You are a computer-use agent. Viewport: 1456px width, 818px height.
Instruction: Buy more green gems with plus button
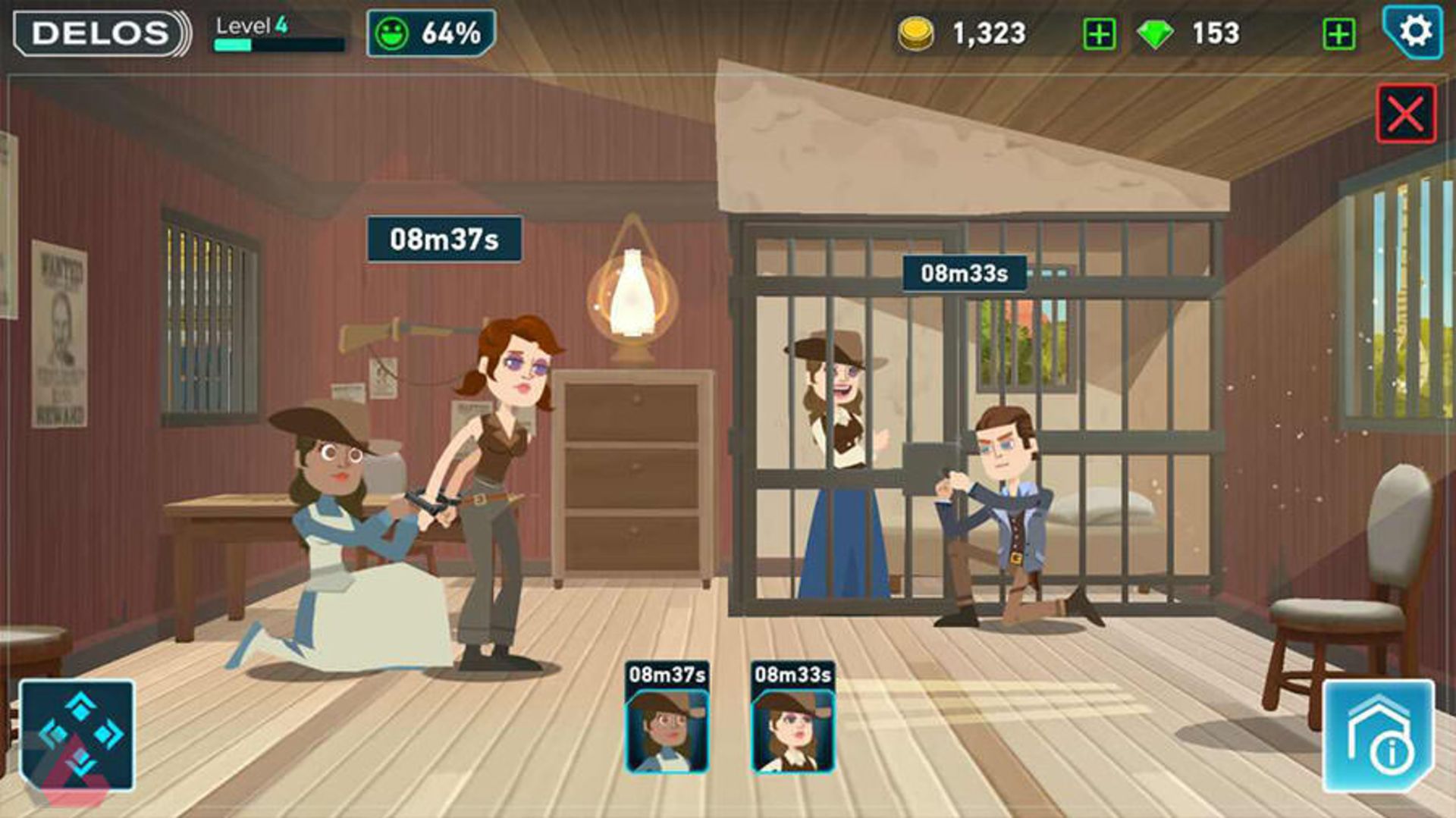pos(1338,34)
